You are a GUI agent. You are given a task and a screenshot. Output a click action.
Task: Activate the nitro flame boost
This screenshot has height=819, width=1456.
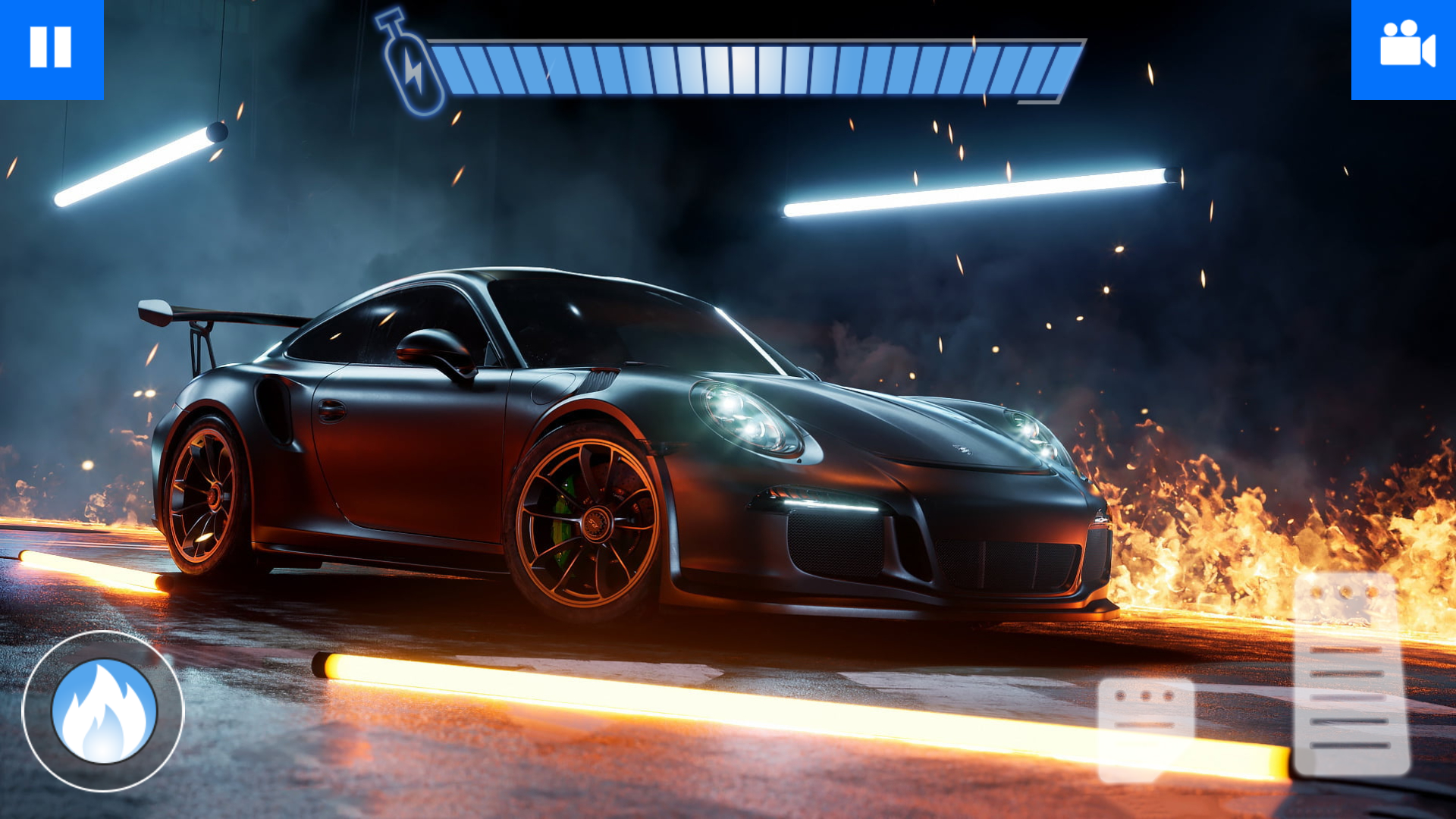point(104,711)
